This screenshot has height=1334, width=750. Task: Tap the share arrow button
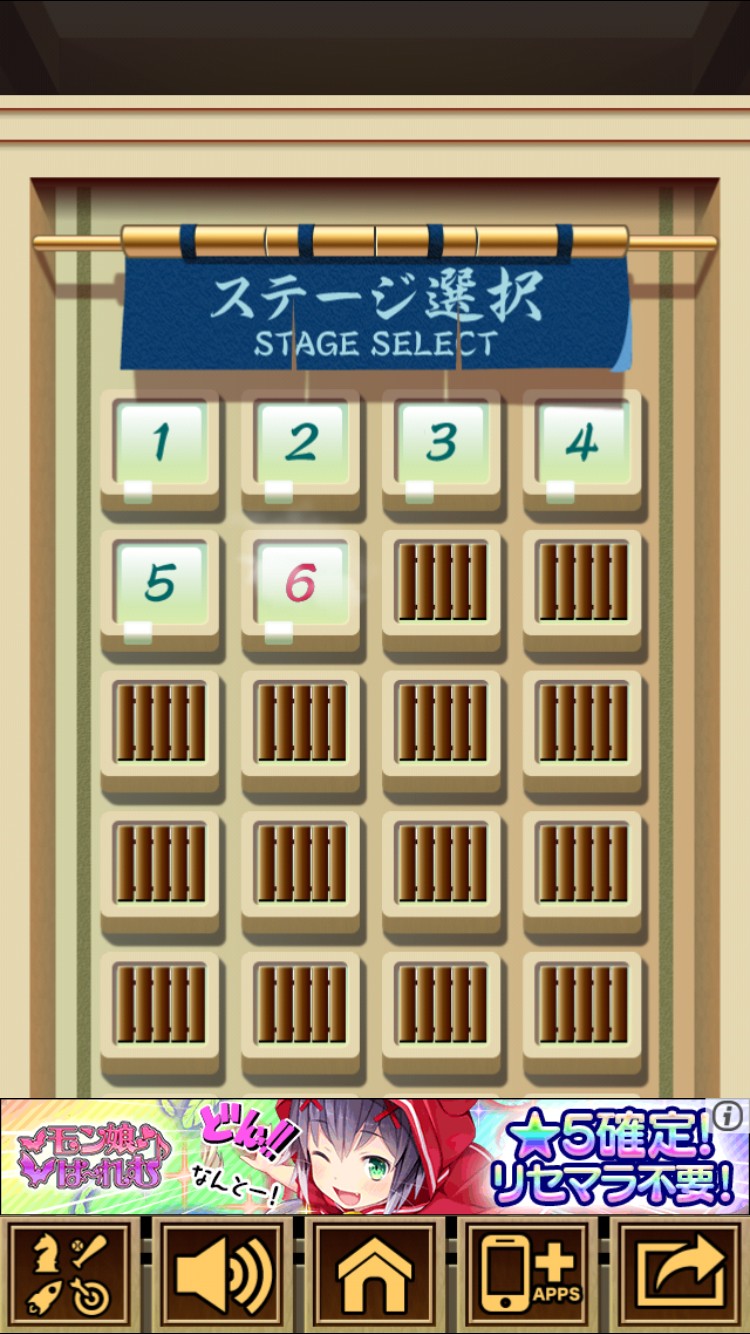pyautogui.click(x=680, y=1275)
